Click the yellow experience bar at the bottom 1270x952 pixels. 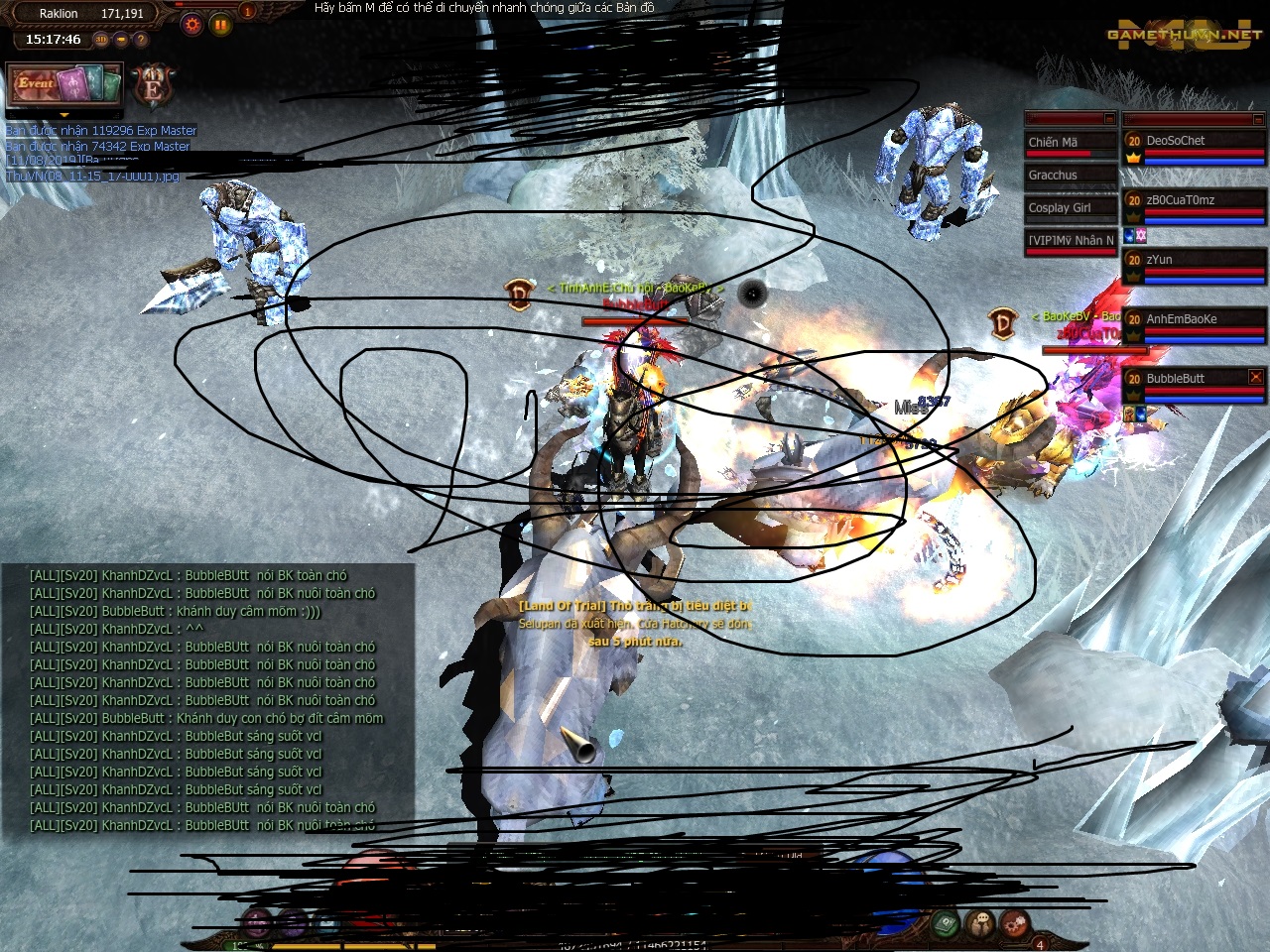[x=397, y=943]
